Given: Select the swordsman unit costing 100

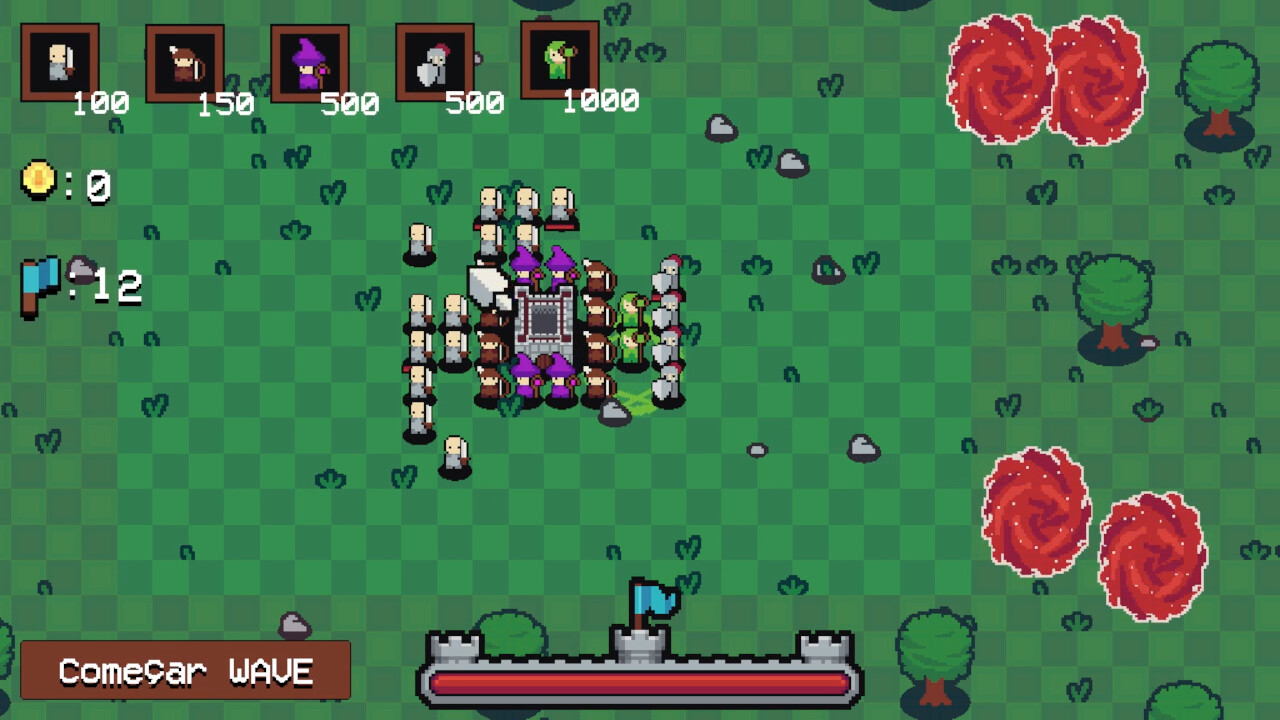Looking at the screenshot, I should (x=60, y=60).
